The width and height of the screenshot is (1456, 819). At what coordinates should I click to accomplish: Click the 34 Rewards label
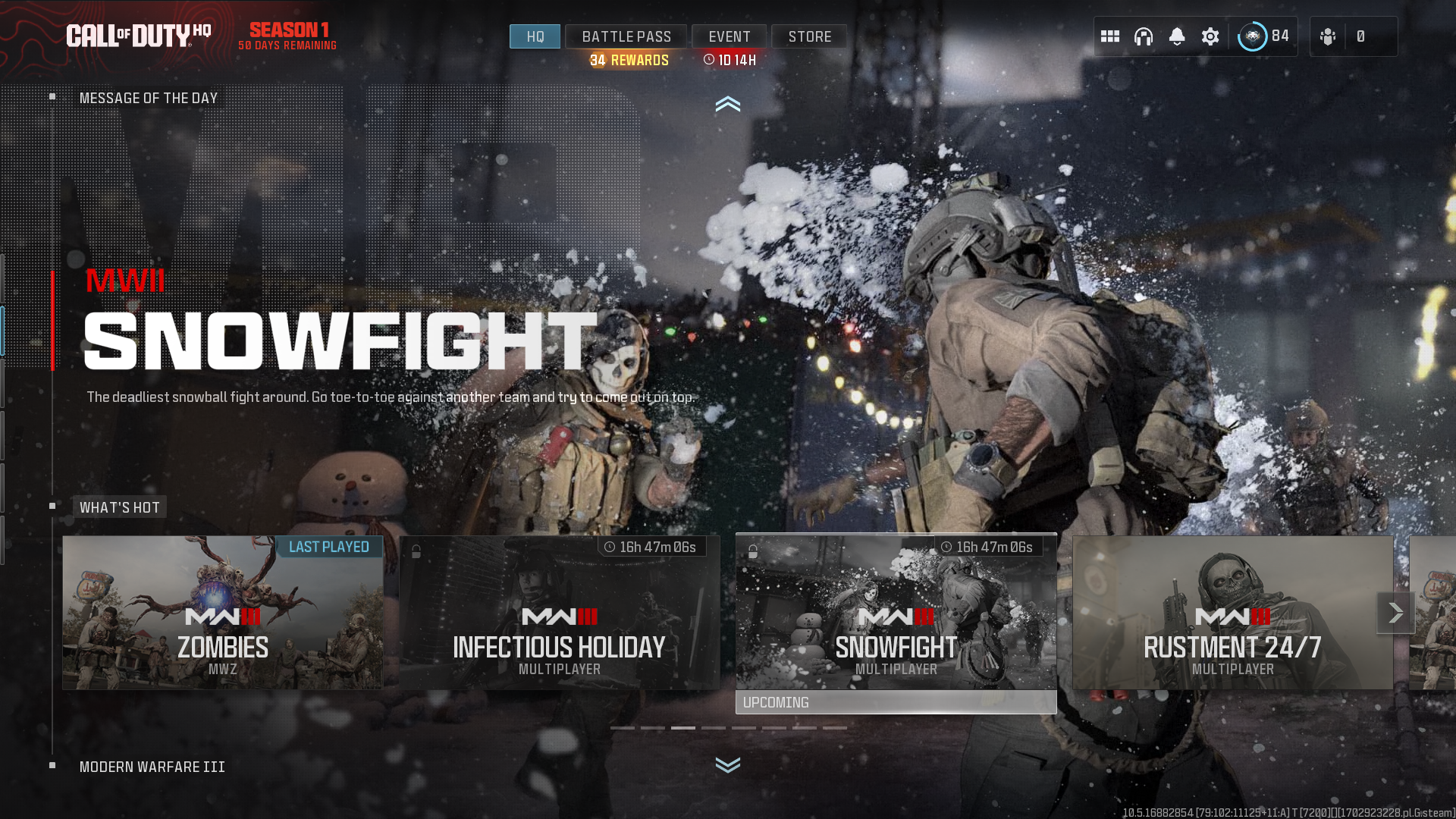point(627,60)
